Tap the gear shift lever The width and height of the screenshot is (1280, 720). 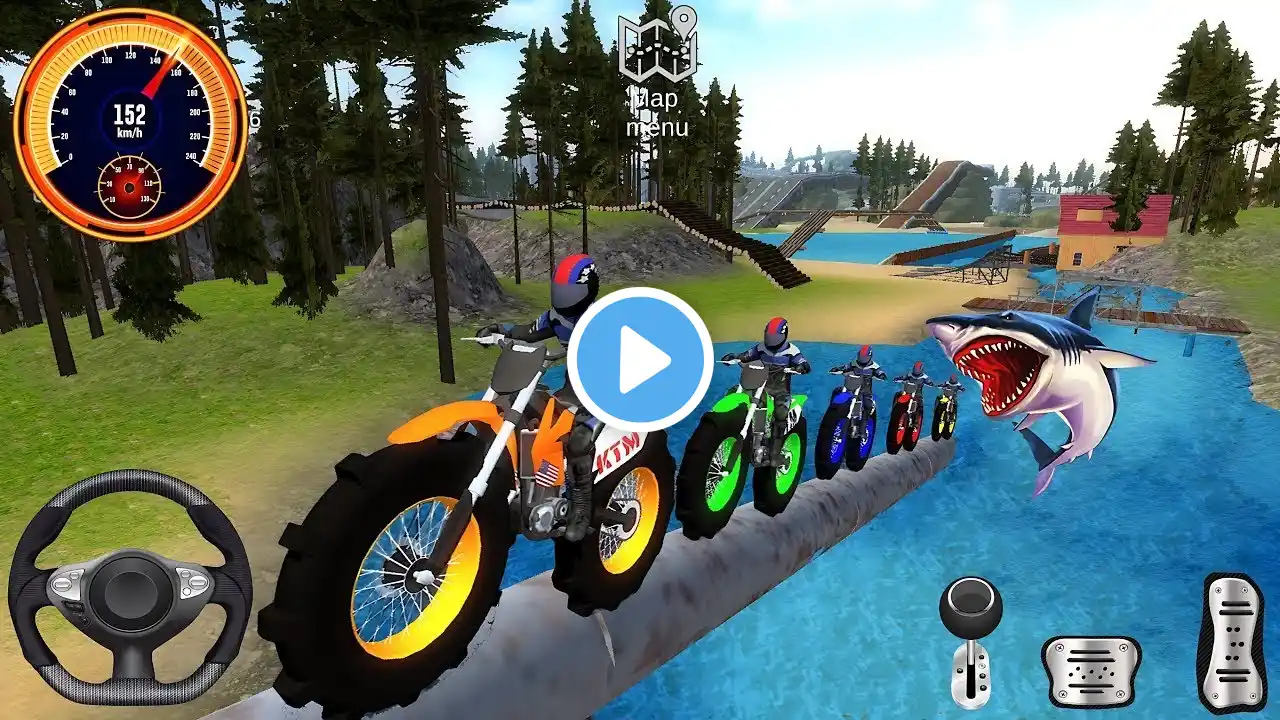click(969, 640)
